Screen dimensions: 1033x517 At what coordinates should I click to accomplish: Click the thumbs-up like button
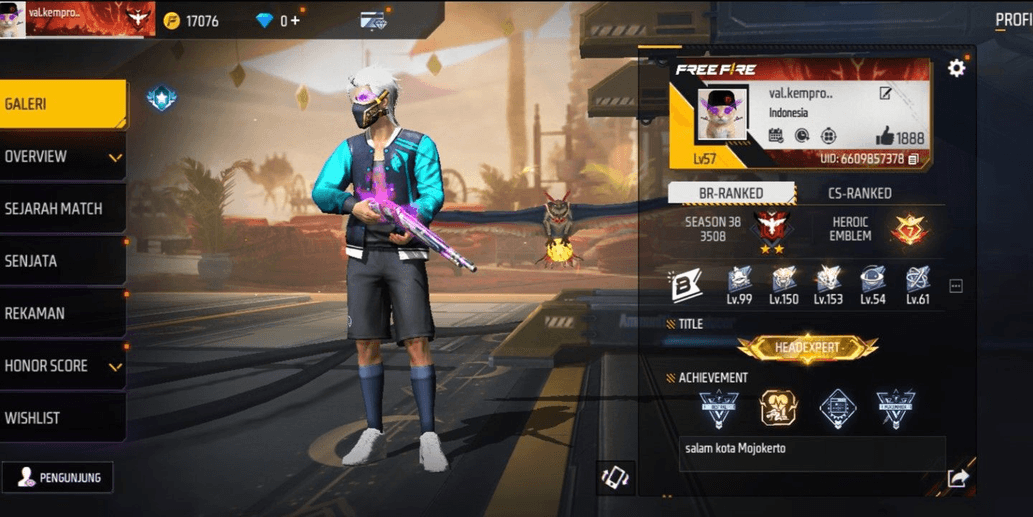coord(884,137)
